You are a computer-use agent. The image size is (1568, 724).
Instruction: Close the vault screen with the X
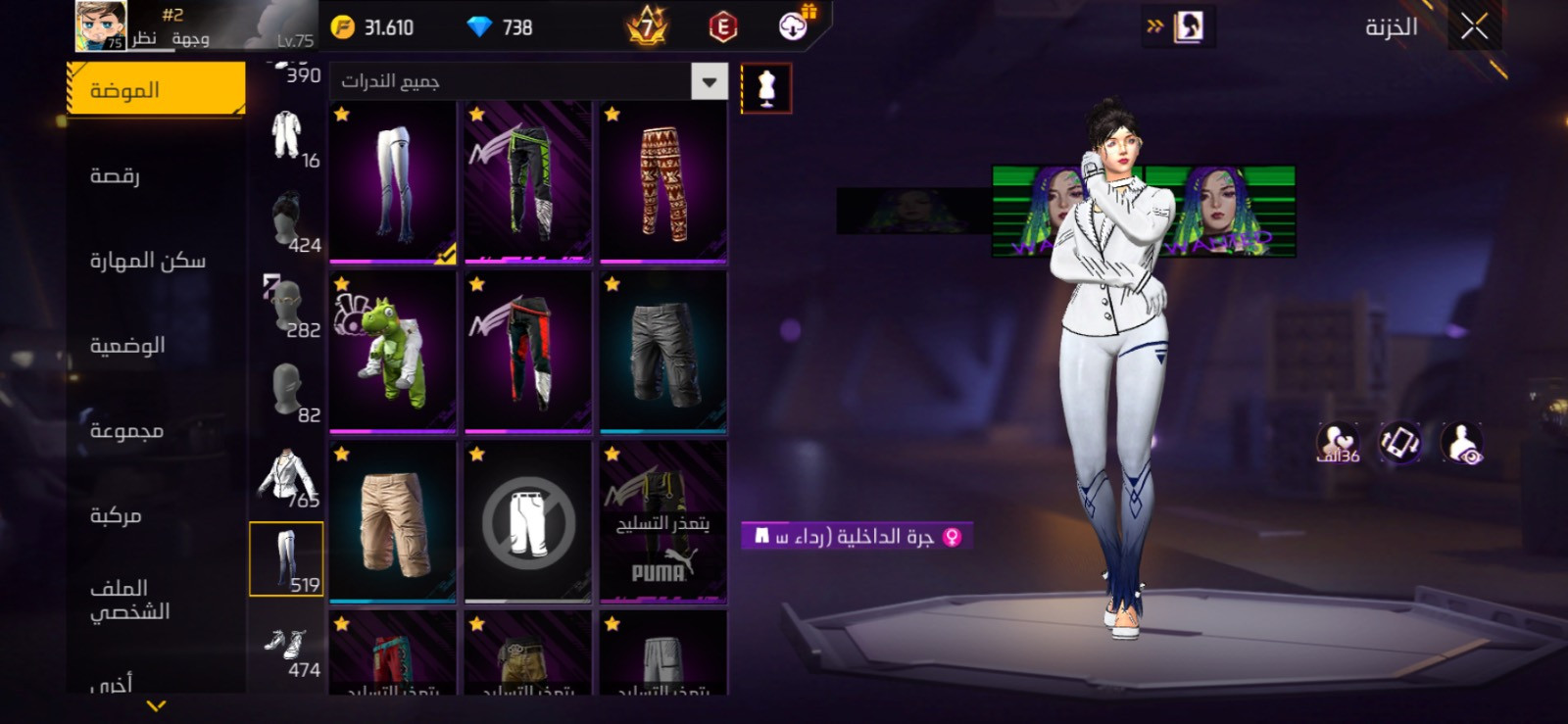pyautogui.click(x=1474, y=26)
